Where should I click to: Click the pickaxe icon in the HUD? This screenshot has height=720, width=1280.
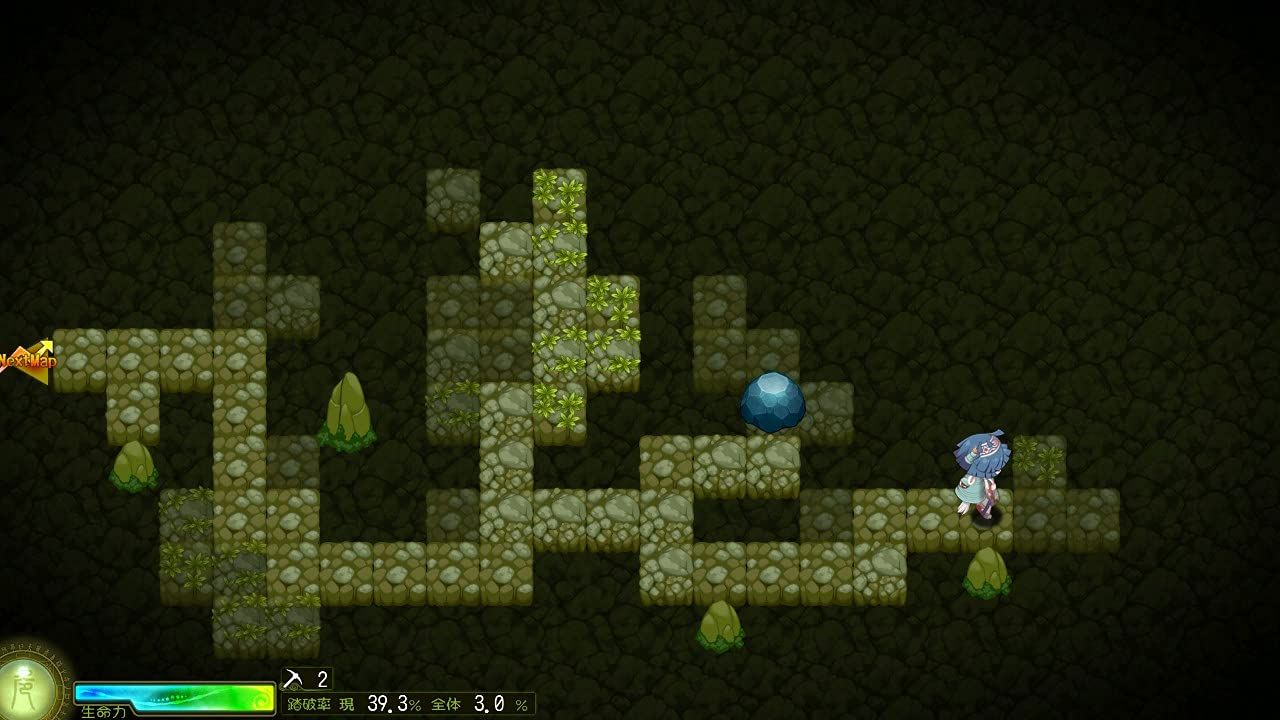(293, 678)
